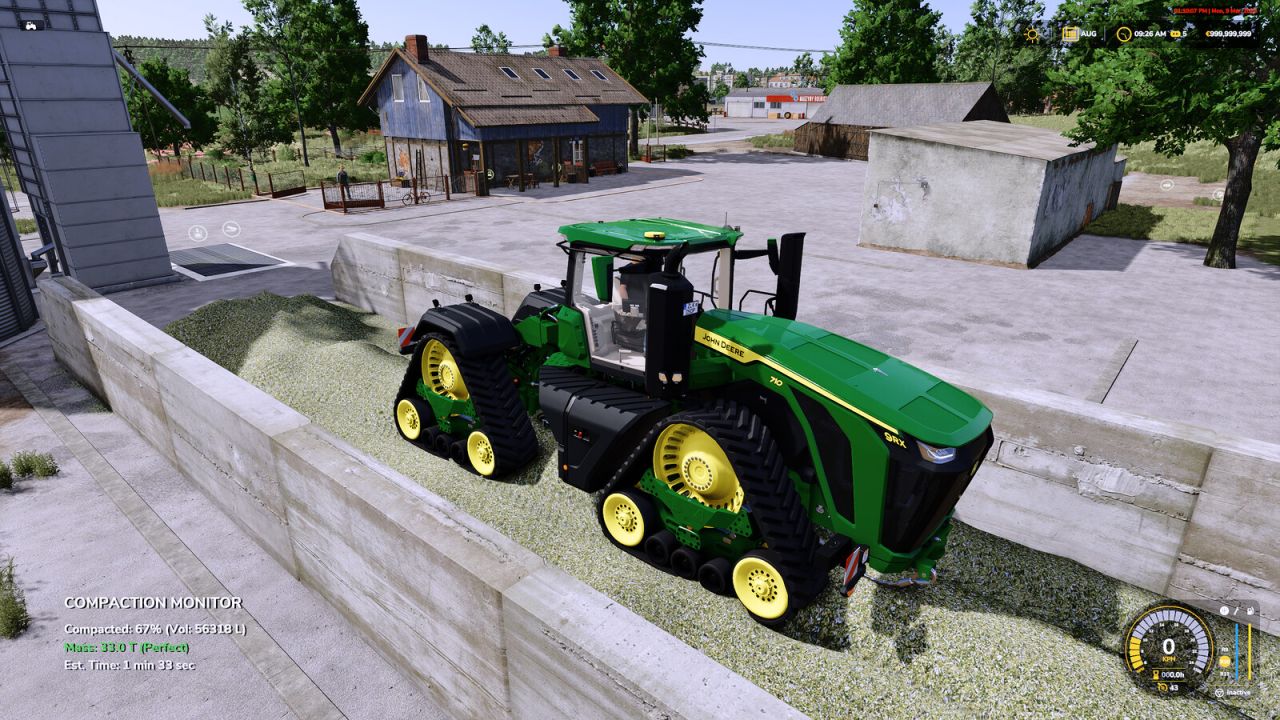
Task: Click the clock icon beside 09:26 AM
Action: pyautogui.click(x=1124, y=36)
